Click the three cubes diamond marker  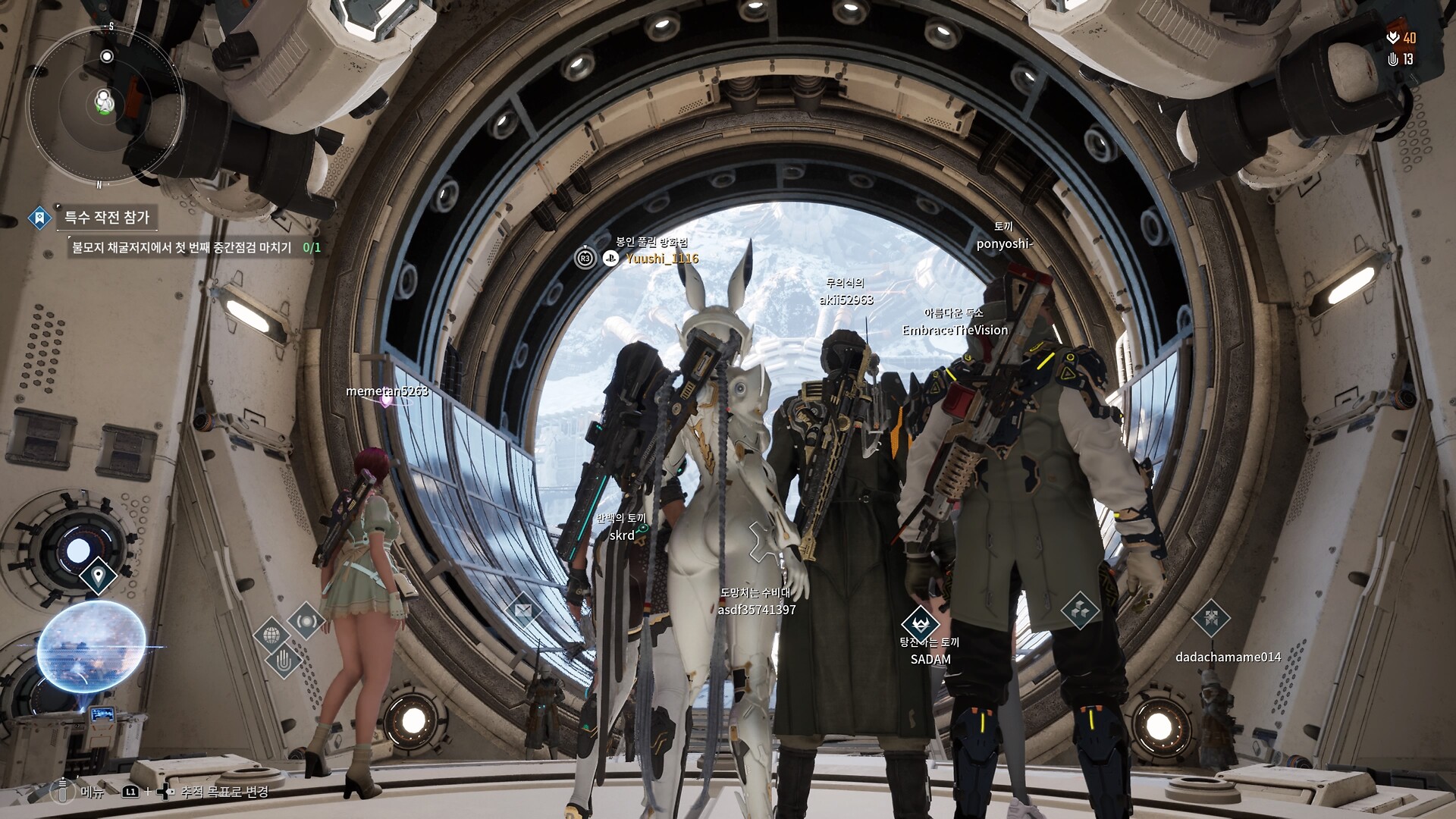(x=1080, y=610)
